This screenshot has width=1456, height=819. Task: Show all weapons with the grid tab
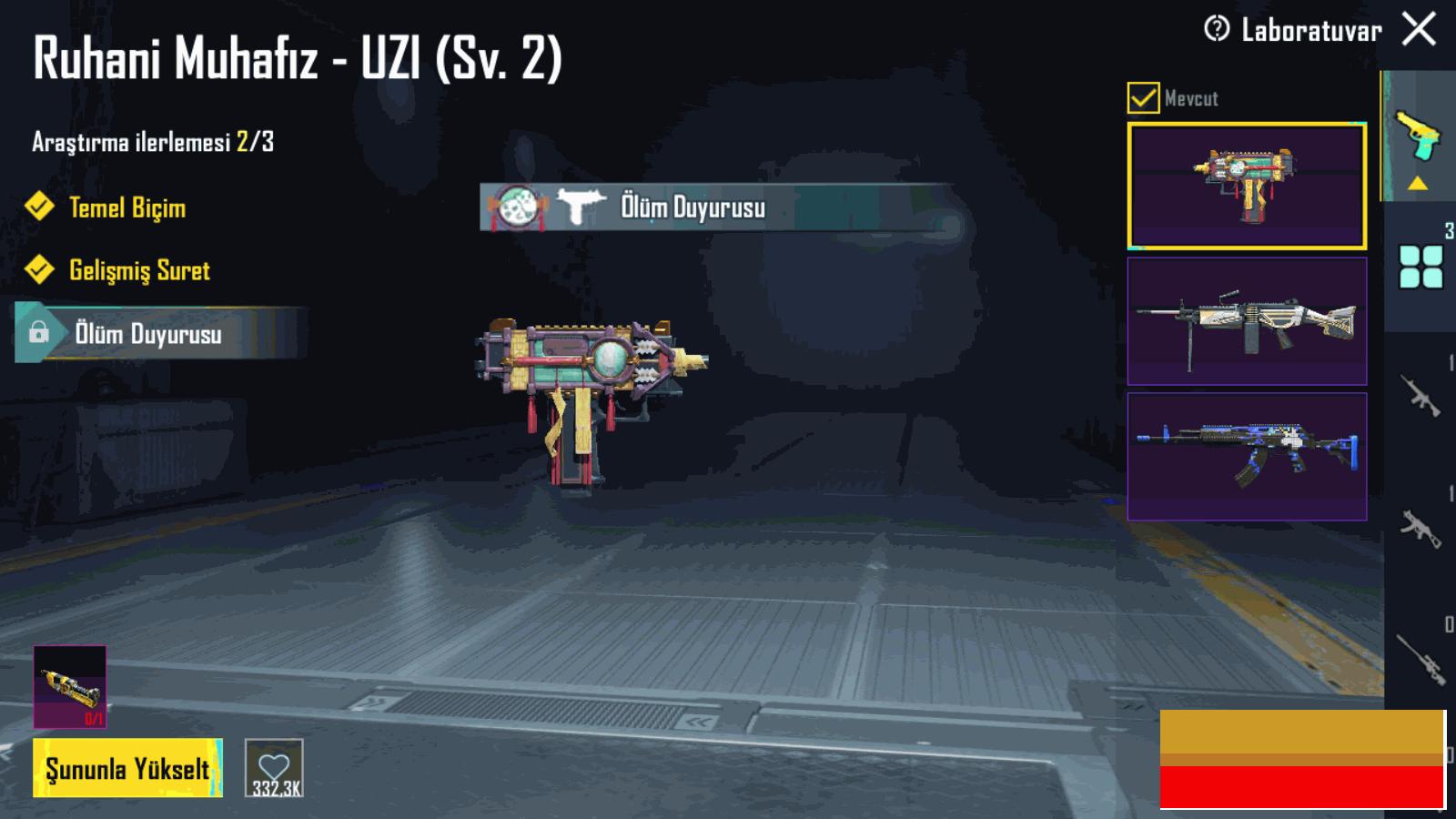(x=1421, y=267)
